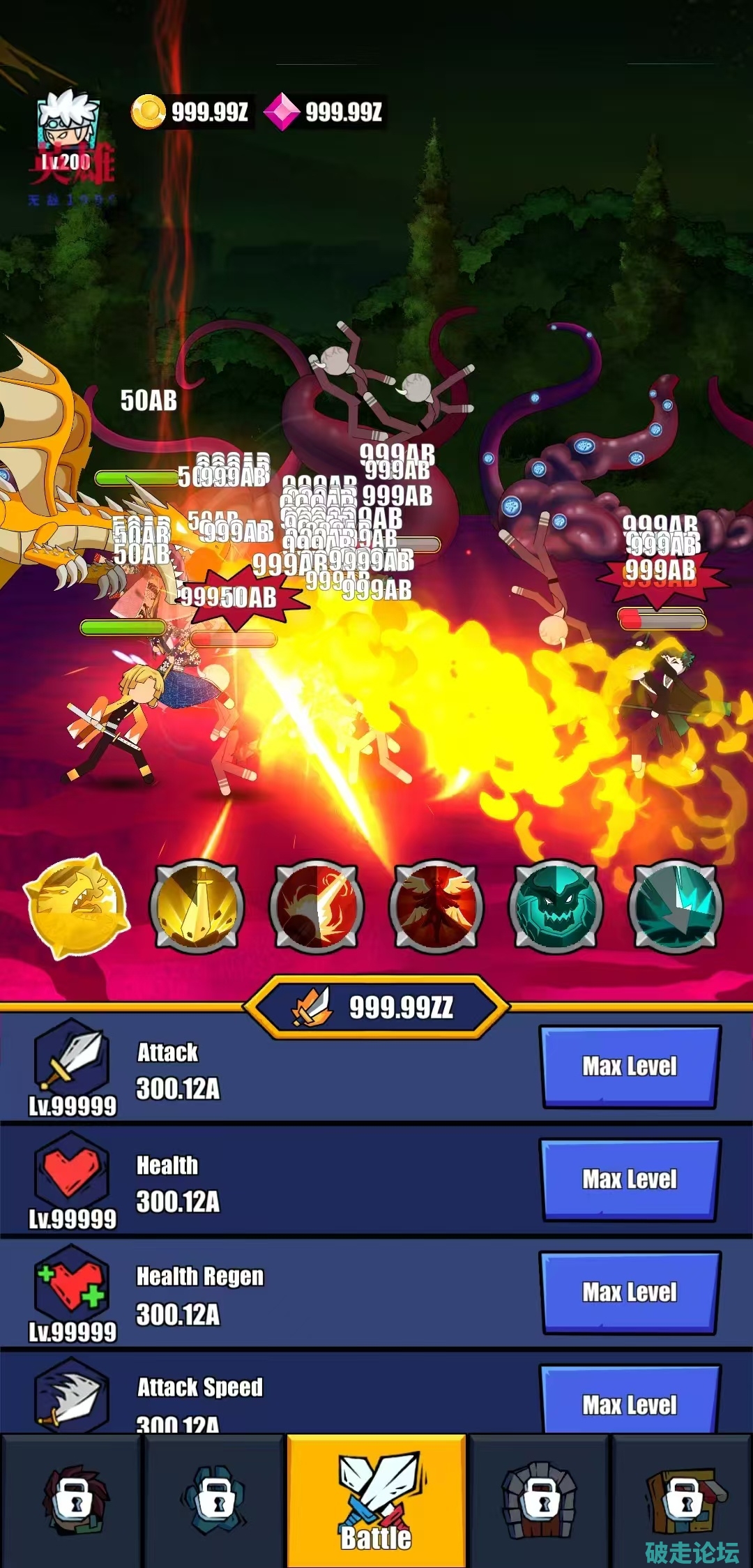Viewport: 753px width, 1568px height.
Task: Click Max Level button for Attack
Action: [630, 1066]
